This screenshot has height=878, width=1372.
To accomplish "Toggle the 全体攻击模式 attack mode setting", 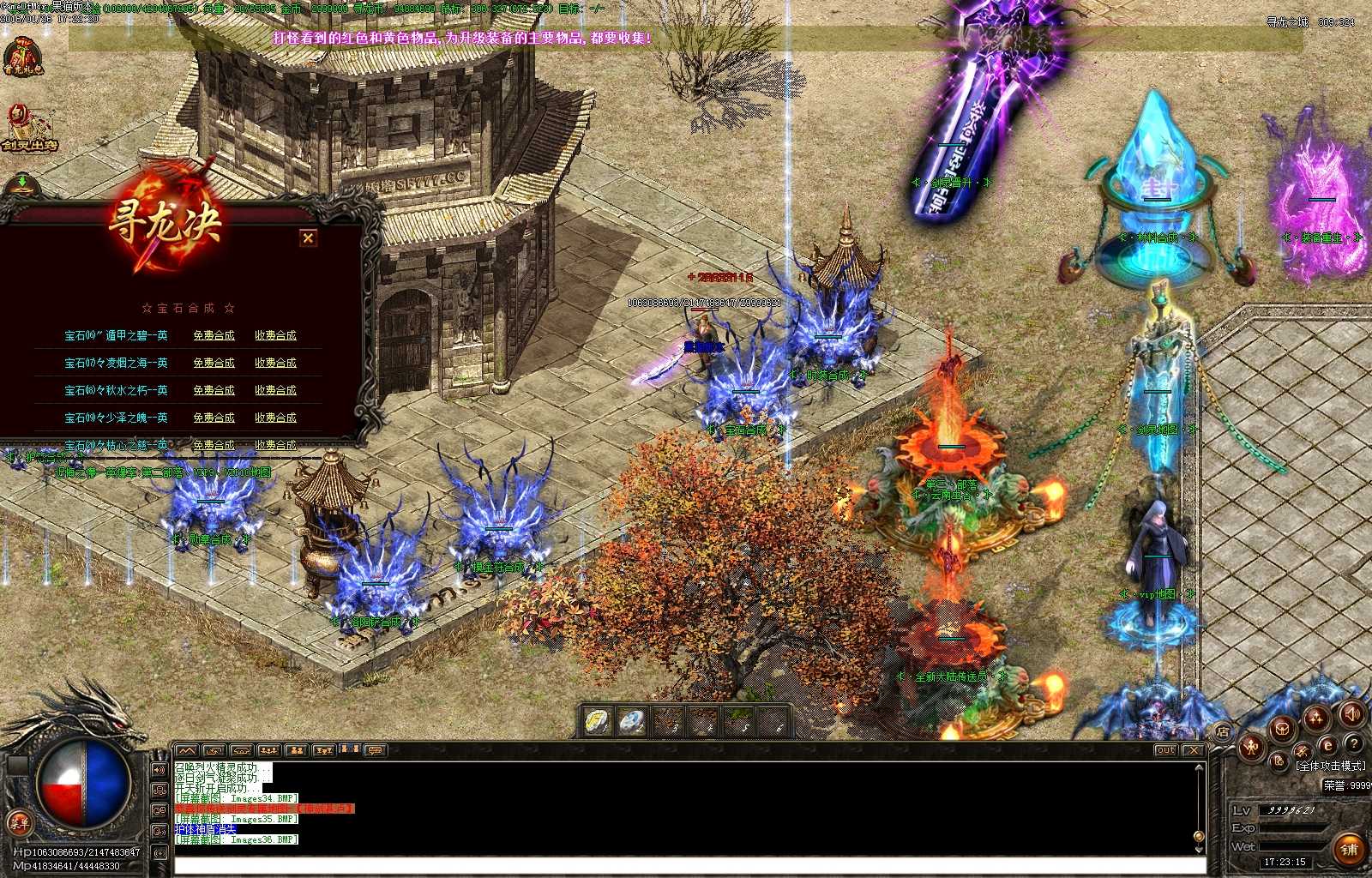I will (1332, 766).
